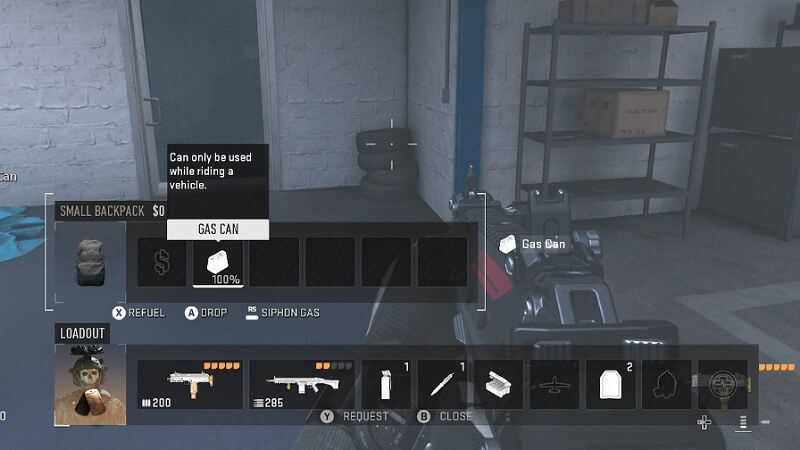Select the submachine gun with 200 ammo
Viewport: 800px width, 450px height.
[189, 385]
